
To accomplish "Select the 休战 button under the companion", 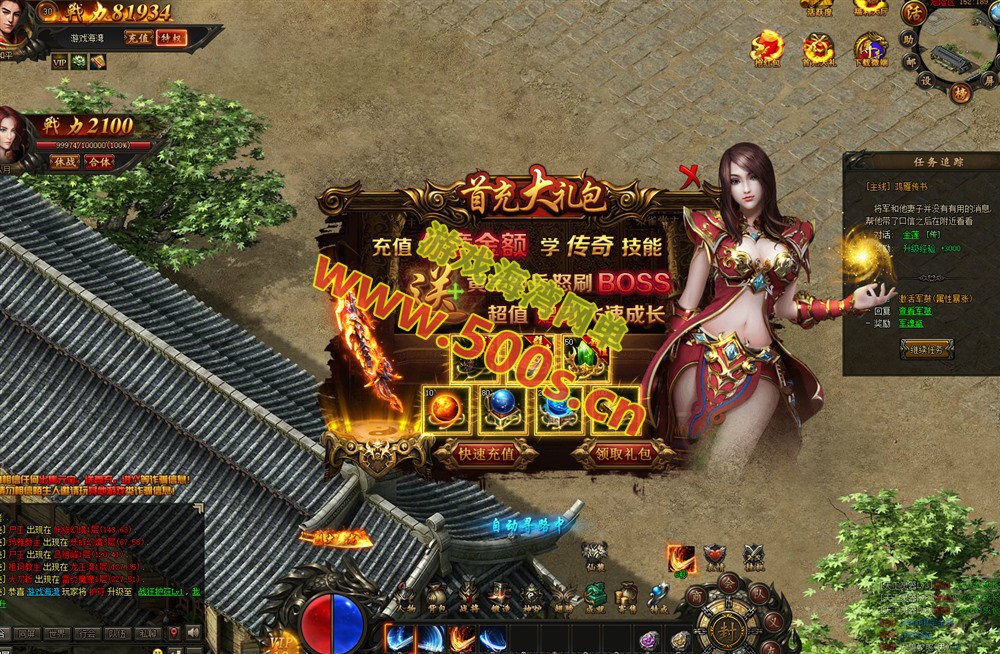I will [65, 161].
